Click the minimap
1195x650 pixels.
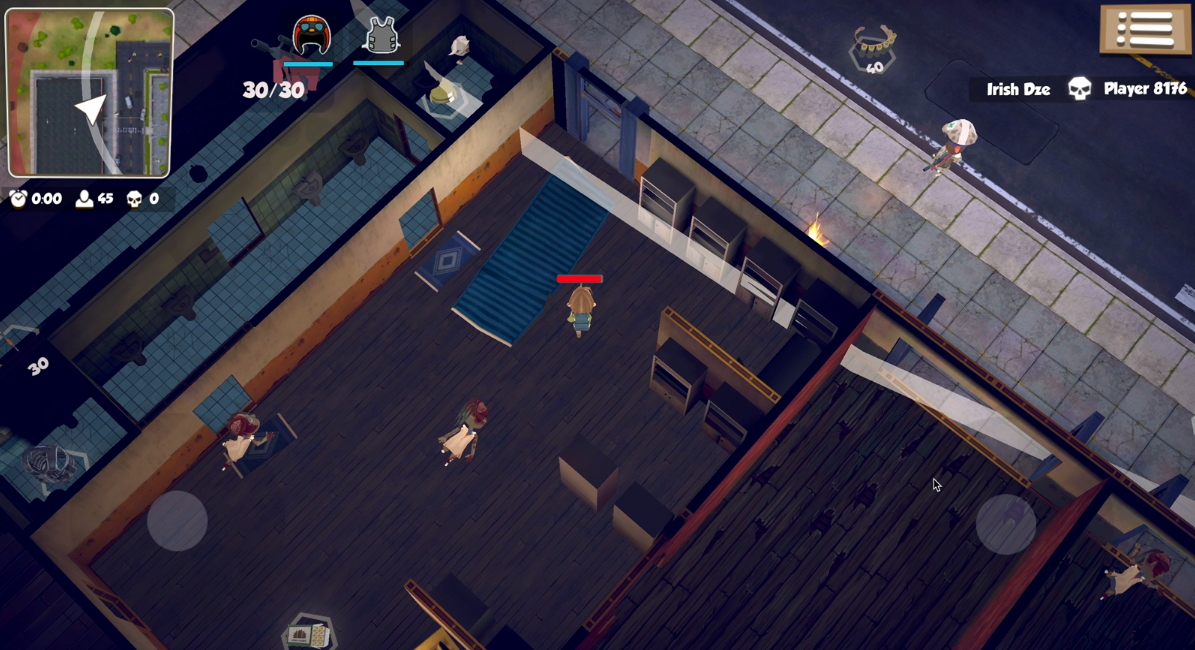click(89, 92)
